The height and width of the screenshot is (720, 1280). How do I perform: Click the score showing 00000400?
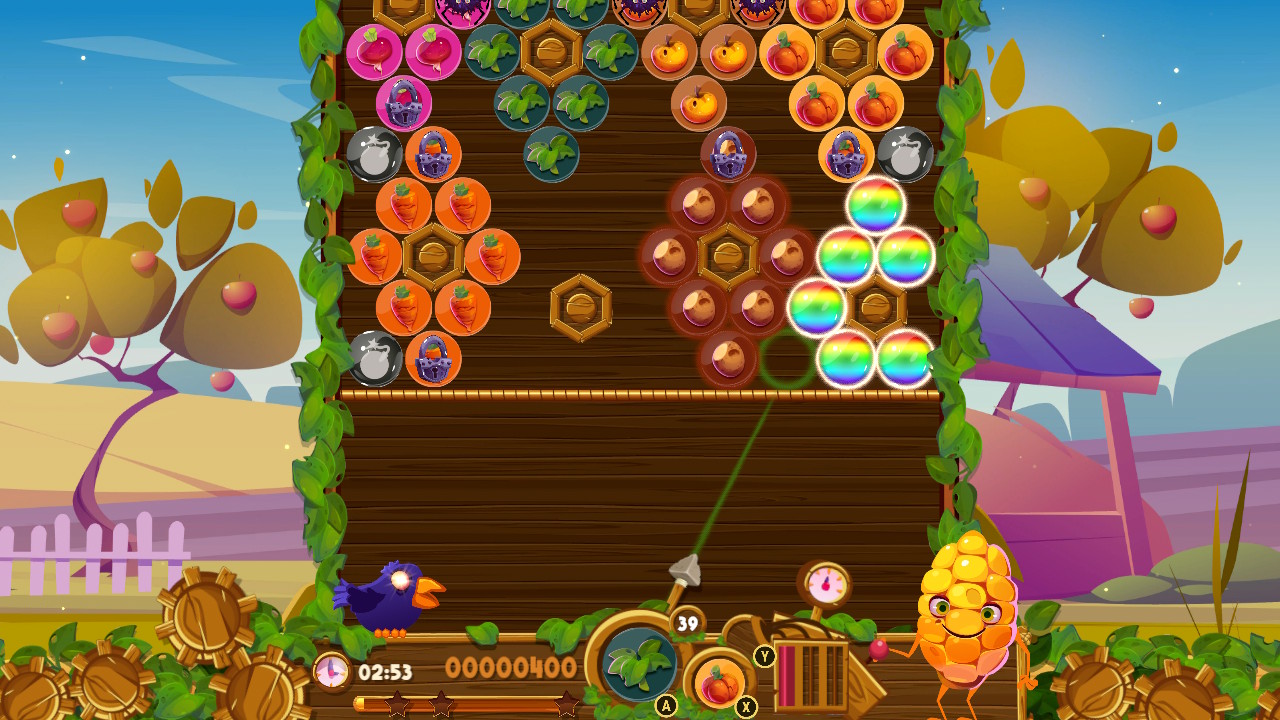512,668
